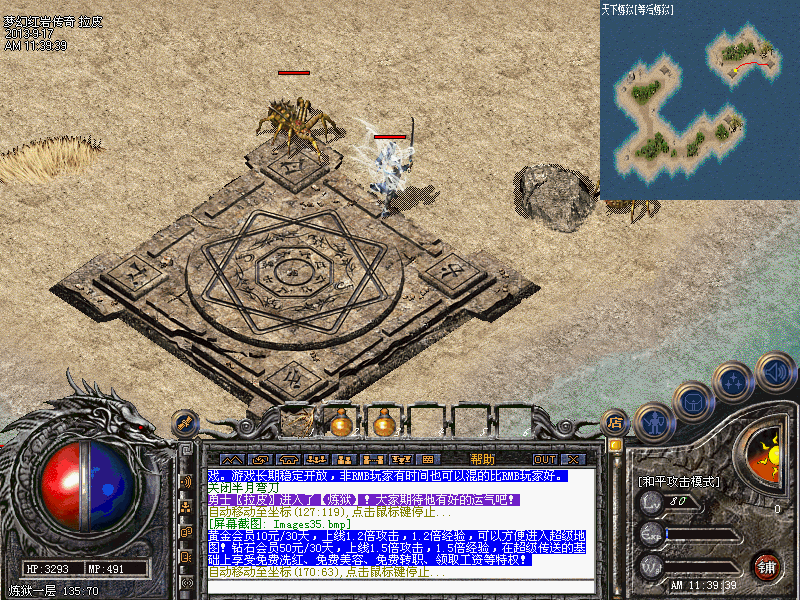The height and width of the screenshot is (600, 800).
Task: Close the game with the X button
Action: [x=573, y=459]
